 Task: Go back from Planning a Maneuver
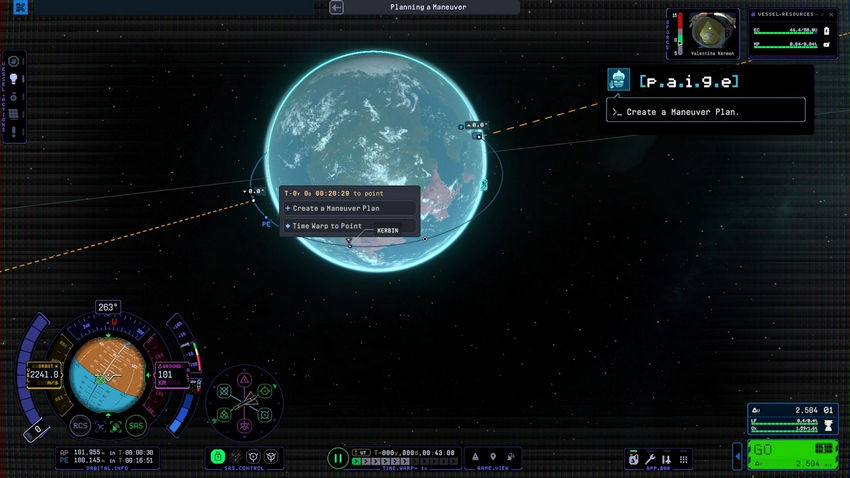pos(337,7)
